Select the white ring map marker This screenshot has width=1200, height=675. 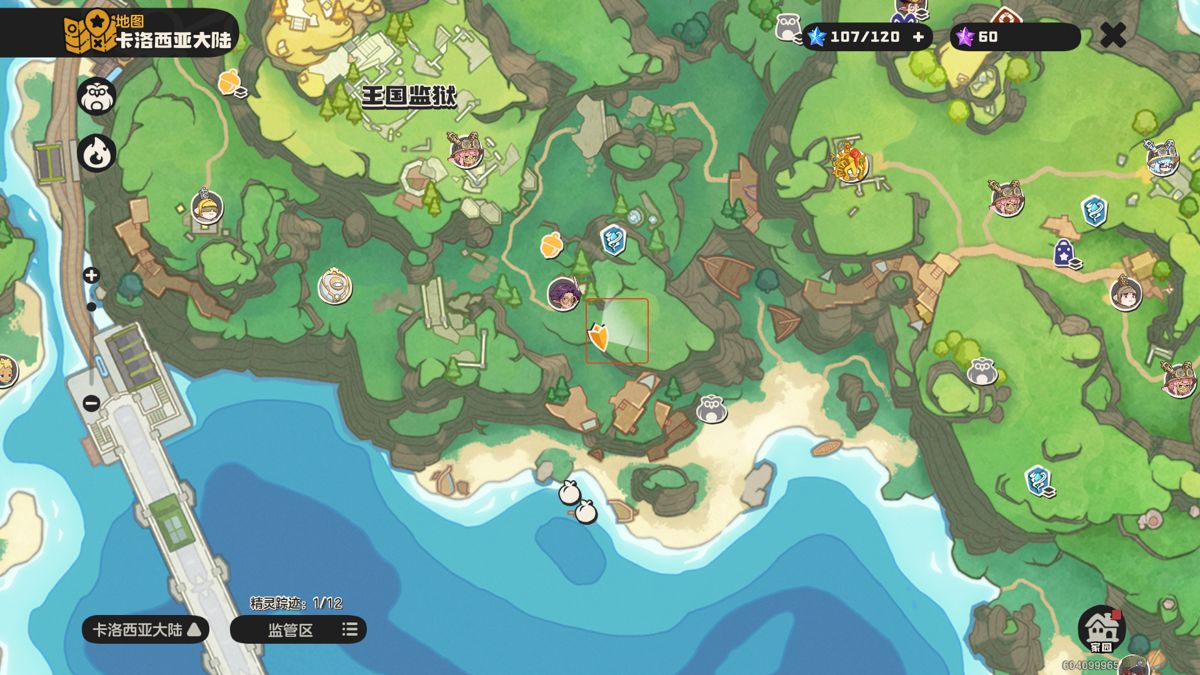(335, 287)
